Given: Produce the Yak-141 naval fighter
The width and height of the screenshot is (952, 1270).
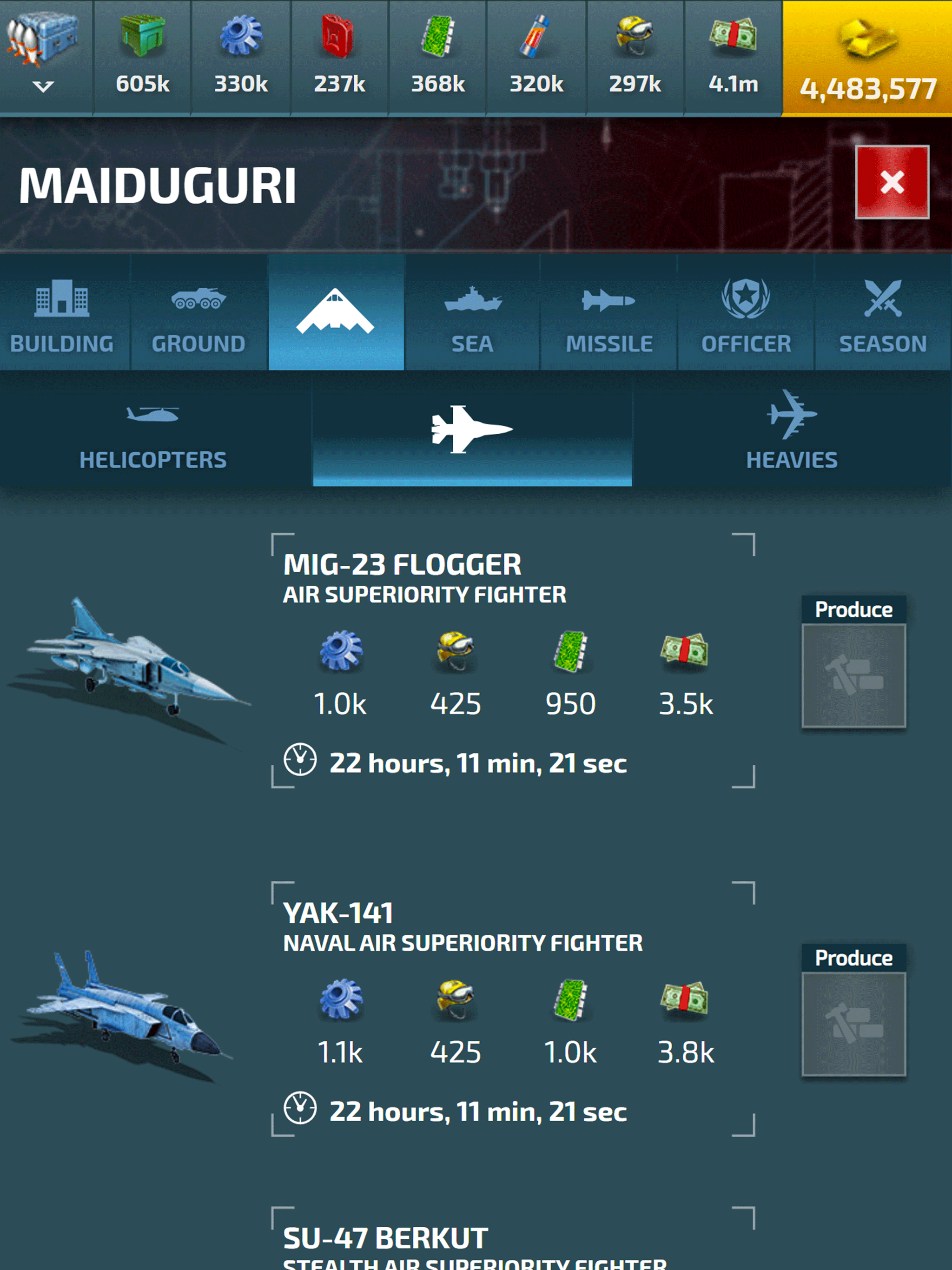Looking at the screenshot, I should pyautogui.click(x=853, y=1023).
